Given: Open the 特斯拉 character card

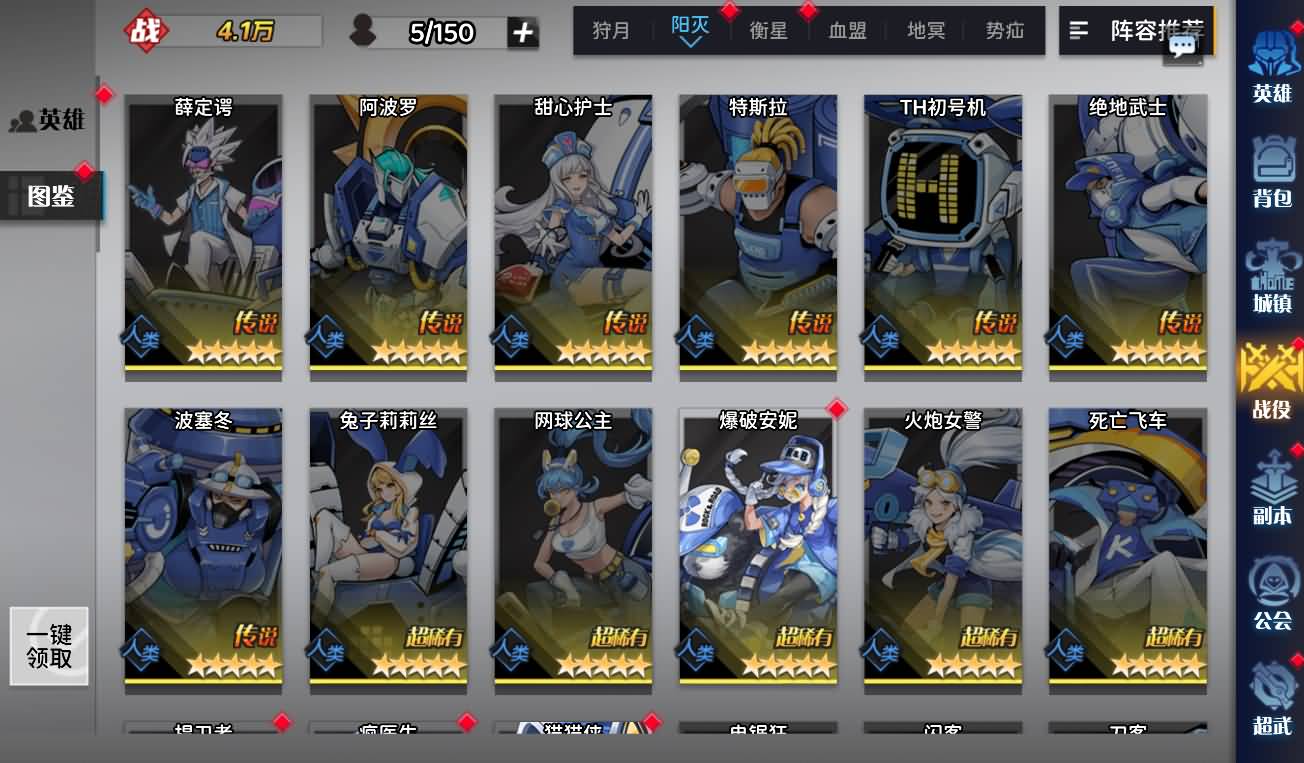Looking at the screenshot, I should click(x=757, y=235).
